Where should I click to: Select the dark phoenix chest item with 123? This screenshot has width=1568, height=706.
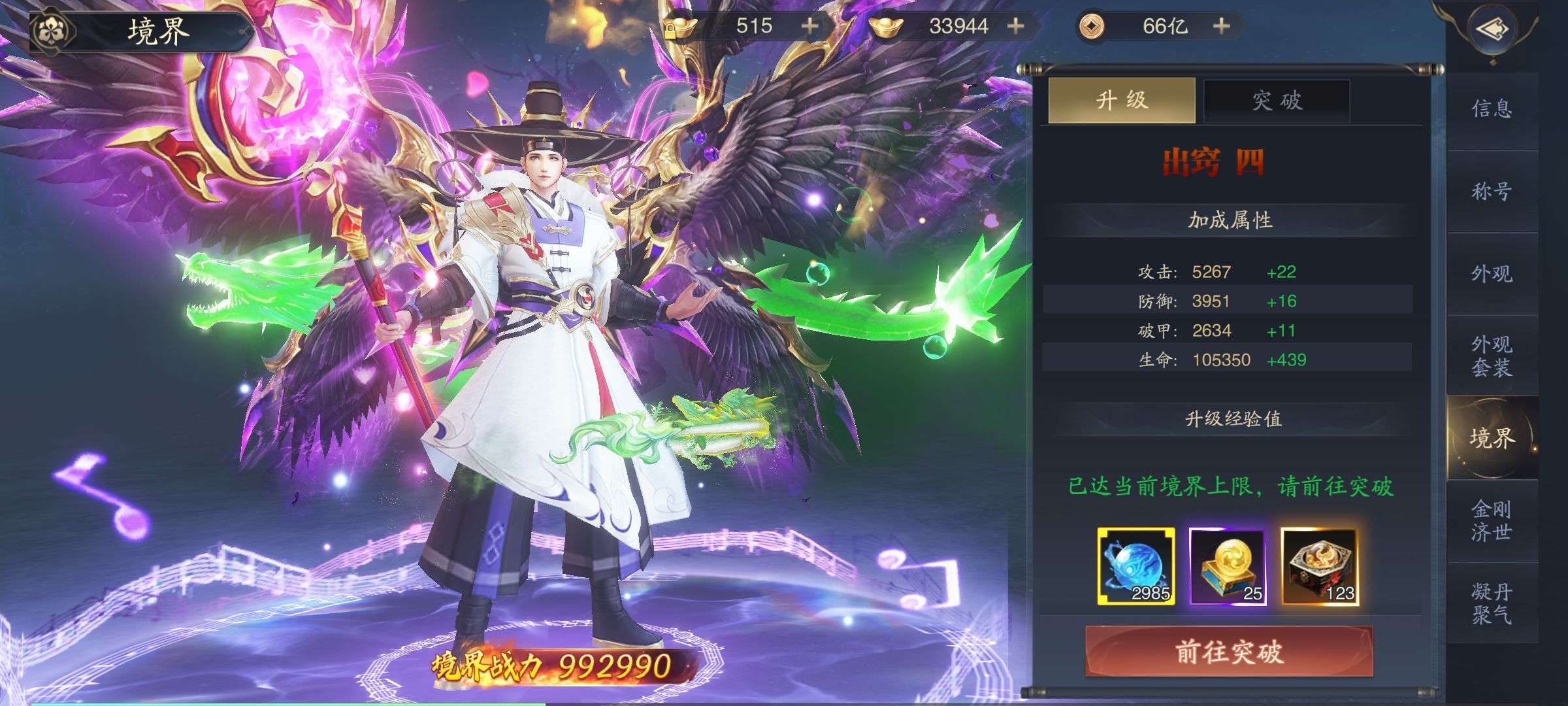(x=1319, y=566)
